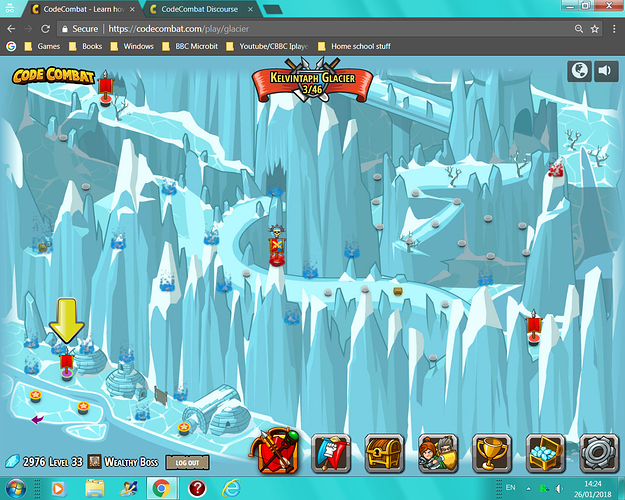Open the treasure chest icon menu

(384, 453)
